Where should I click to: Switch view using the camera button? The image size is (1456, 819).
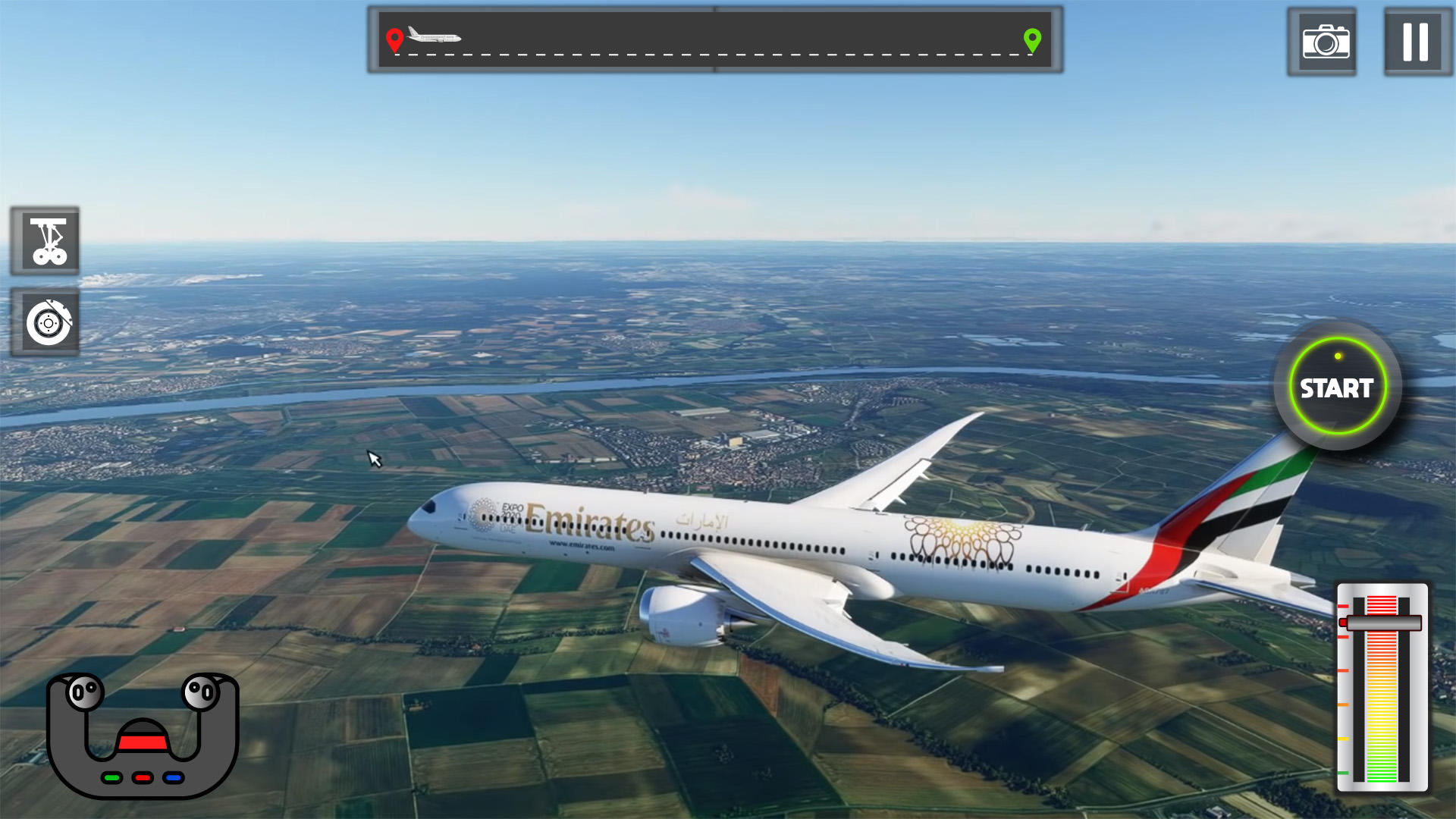pyautogui.click(x=1324, y=42)
